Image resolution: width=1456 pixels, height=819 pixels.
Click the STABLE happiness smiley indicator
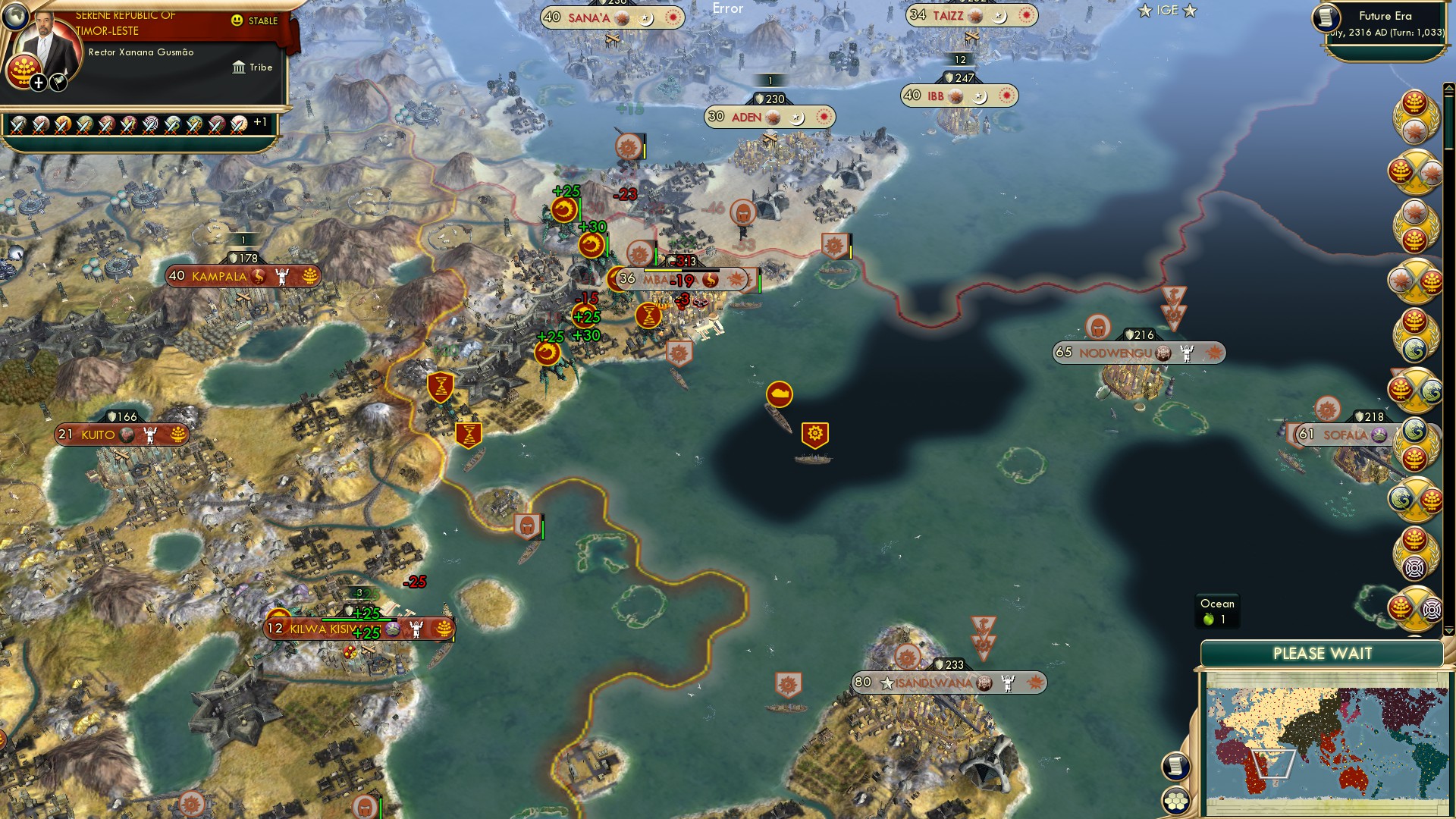point(237,20)
